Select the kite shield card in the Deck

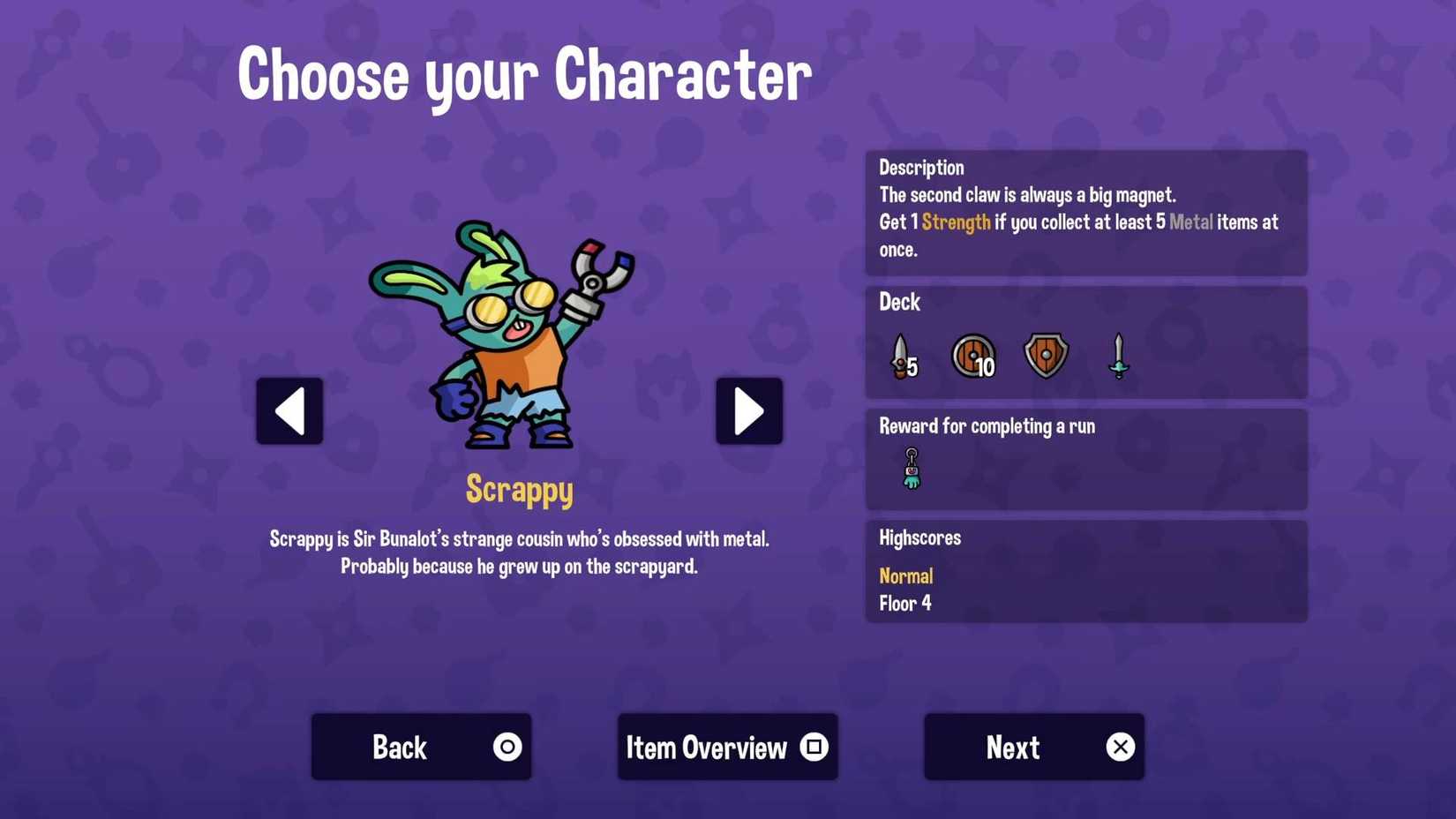click(1046, 355)
